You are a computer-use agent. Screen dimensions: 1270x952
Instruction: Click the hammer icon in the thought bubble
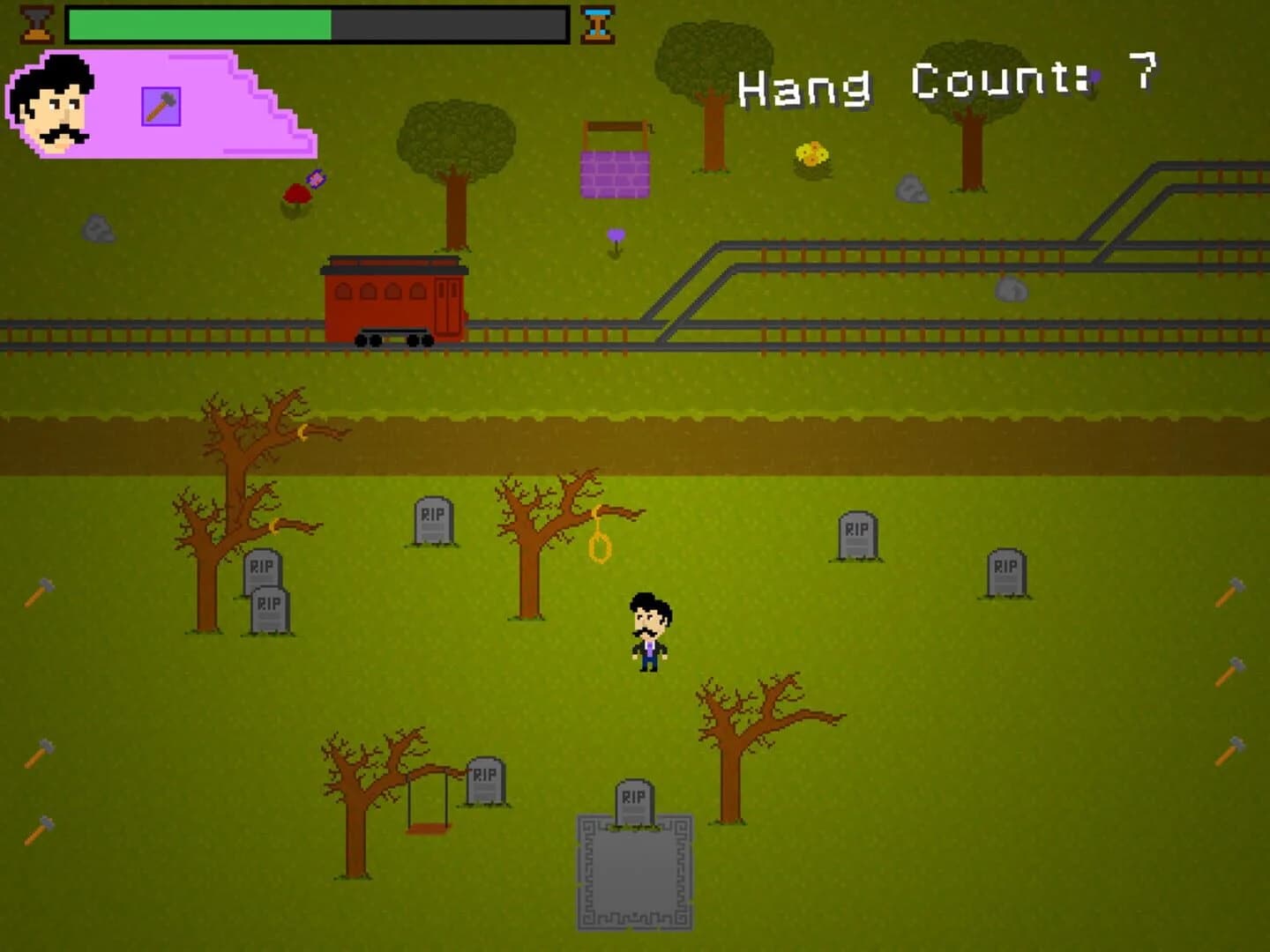point(159,104)
